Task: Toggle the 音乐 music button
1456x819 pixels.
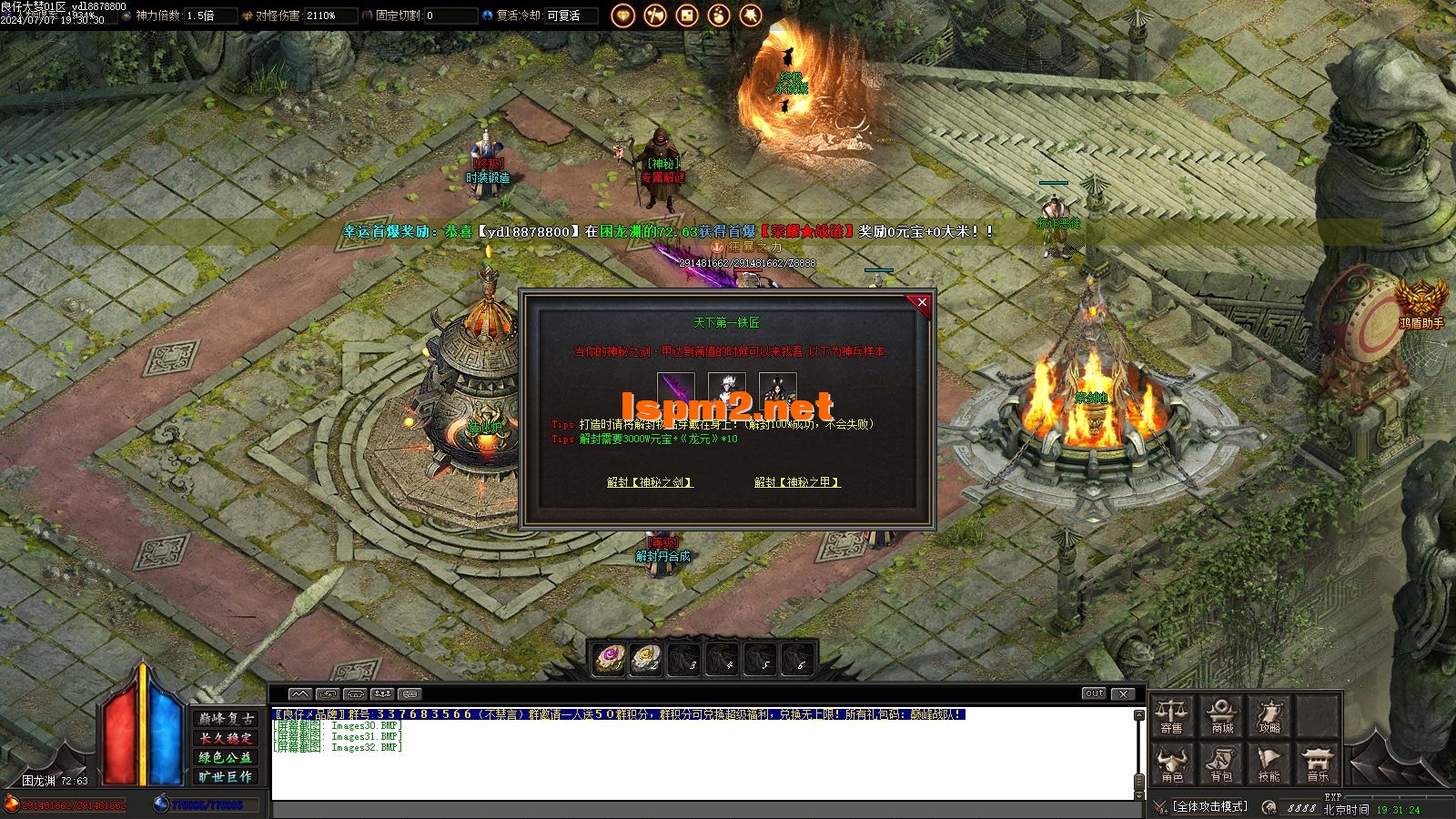Action: [x=1318, y=764]
